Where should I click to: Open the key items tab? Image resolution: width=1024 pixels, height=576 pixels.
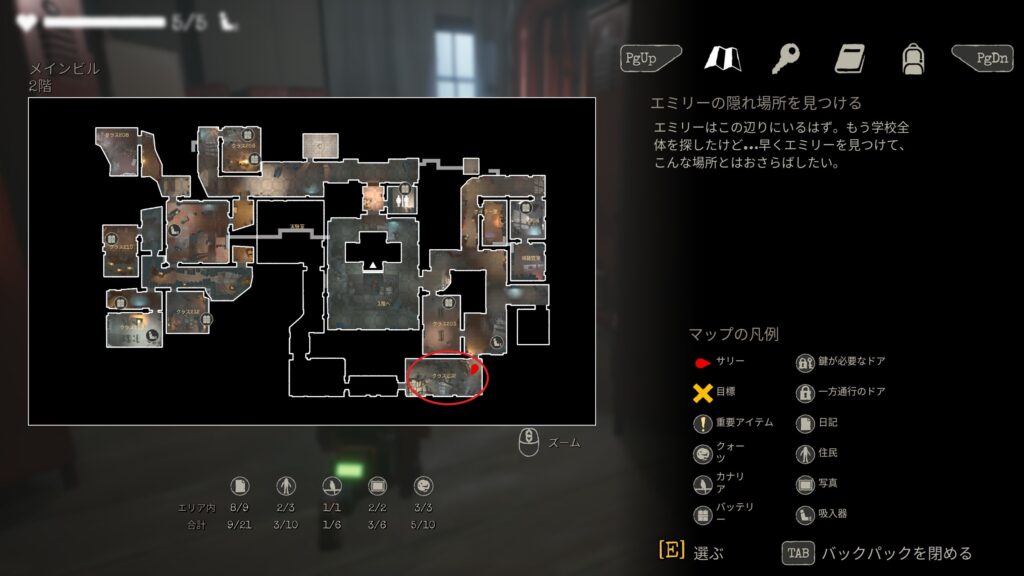tap(785, 58)
